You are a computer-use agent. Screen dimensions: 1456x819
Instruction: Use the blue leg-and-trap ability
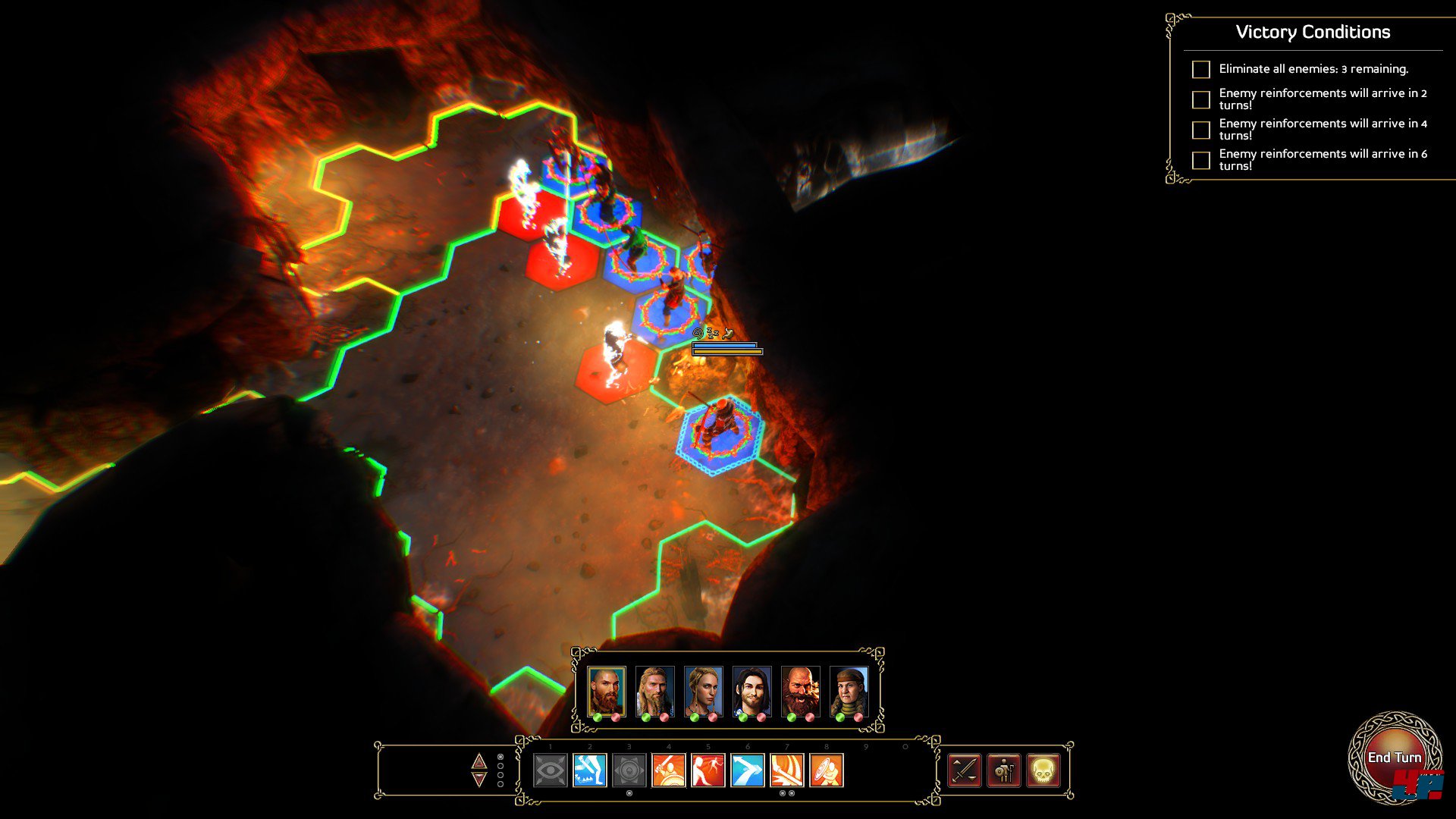coord(590,770)
